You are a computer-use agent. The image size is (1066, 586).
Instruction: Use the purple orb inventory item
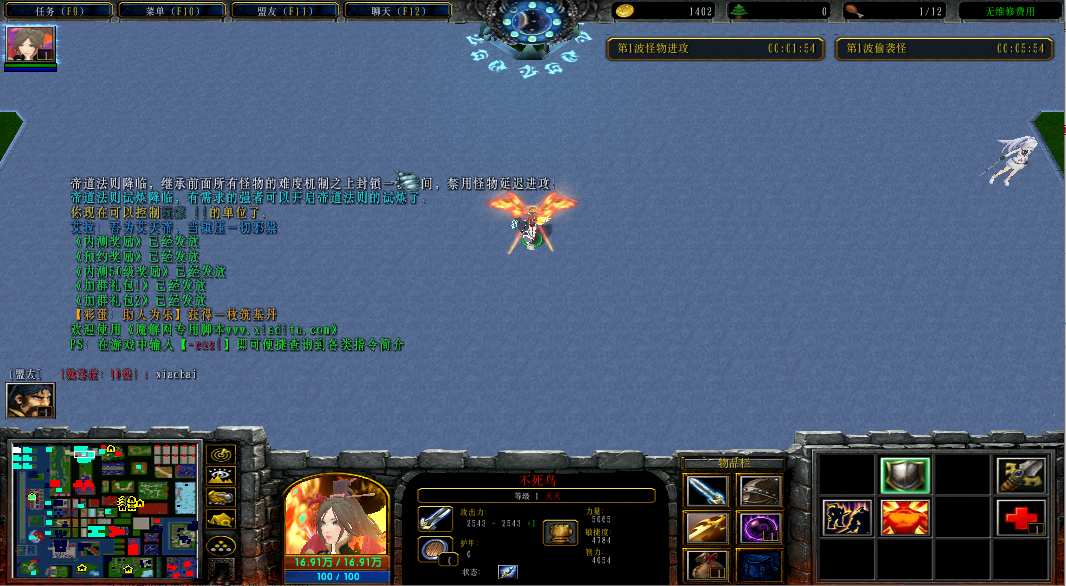[x=759, y=527]
